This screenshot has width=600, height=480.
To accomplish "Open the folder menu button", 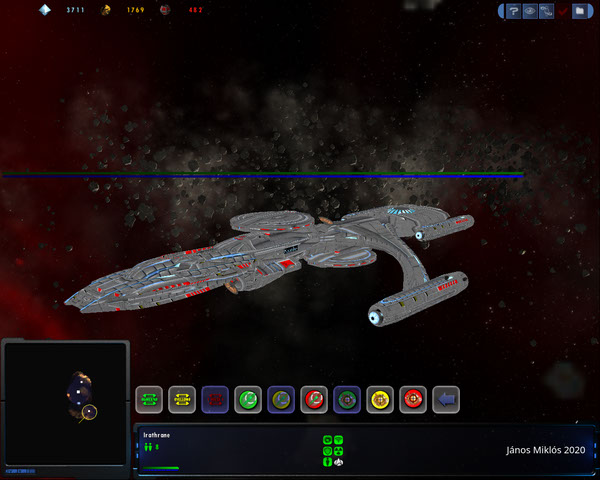I will click(580, 12).
